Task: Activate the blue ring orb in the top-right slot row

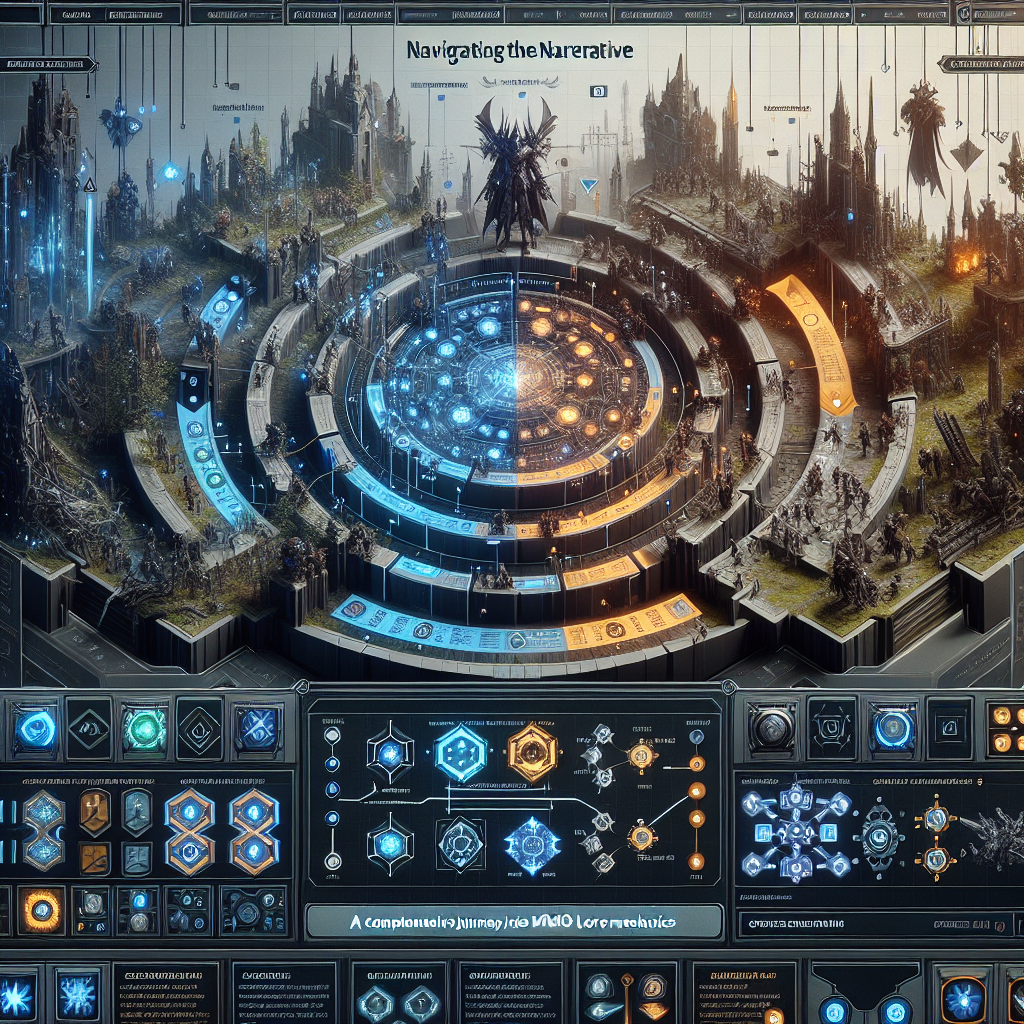Action: pos(891,728)
